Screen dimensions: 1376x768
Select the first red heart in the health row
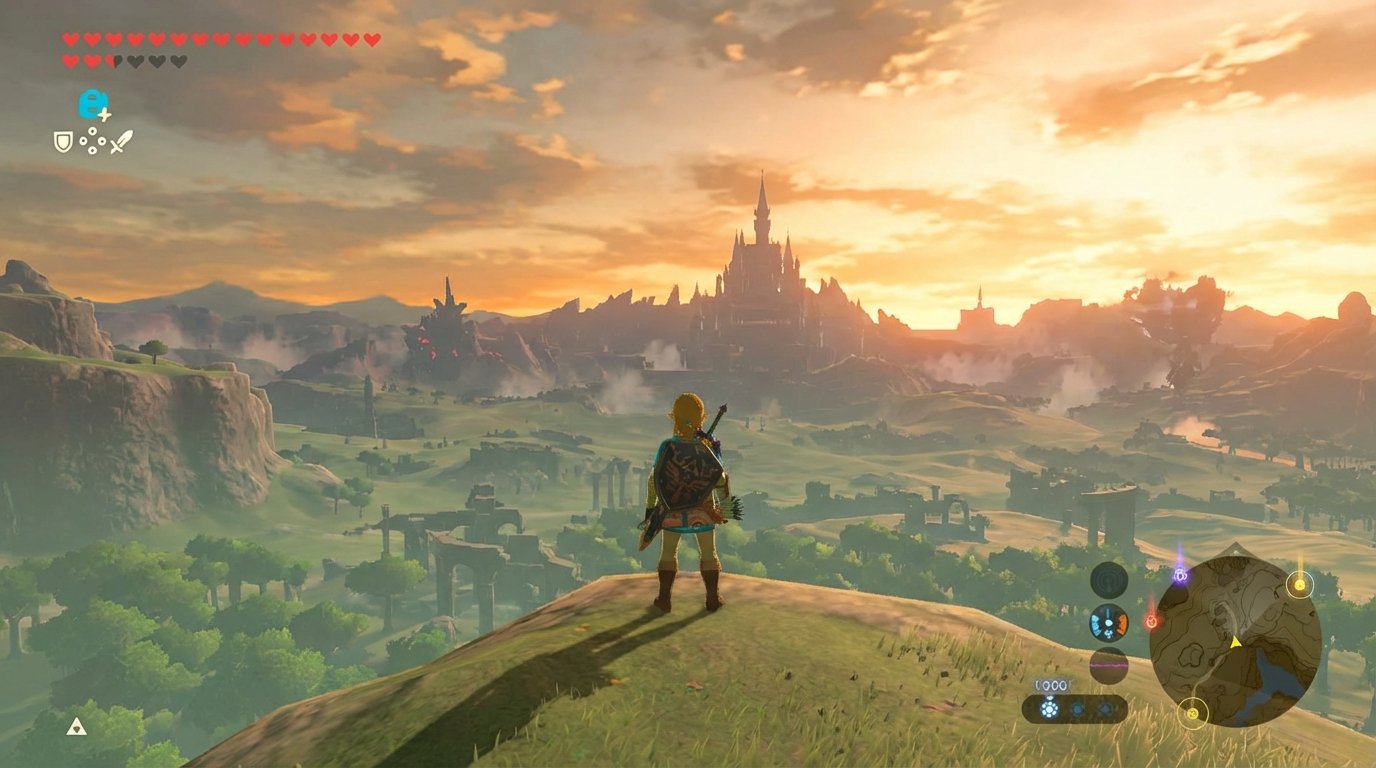click(70, 38)
